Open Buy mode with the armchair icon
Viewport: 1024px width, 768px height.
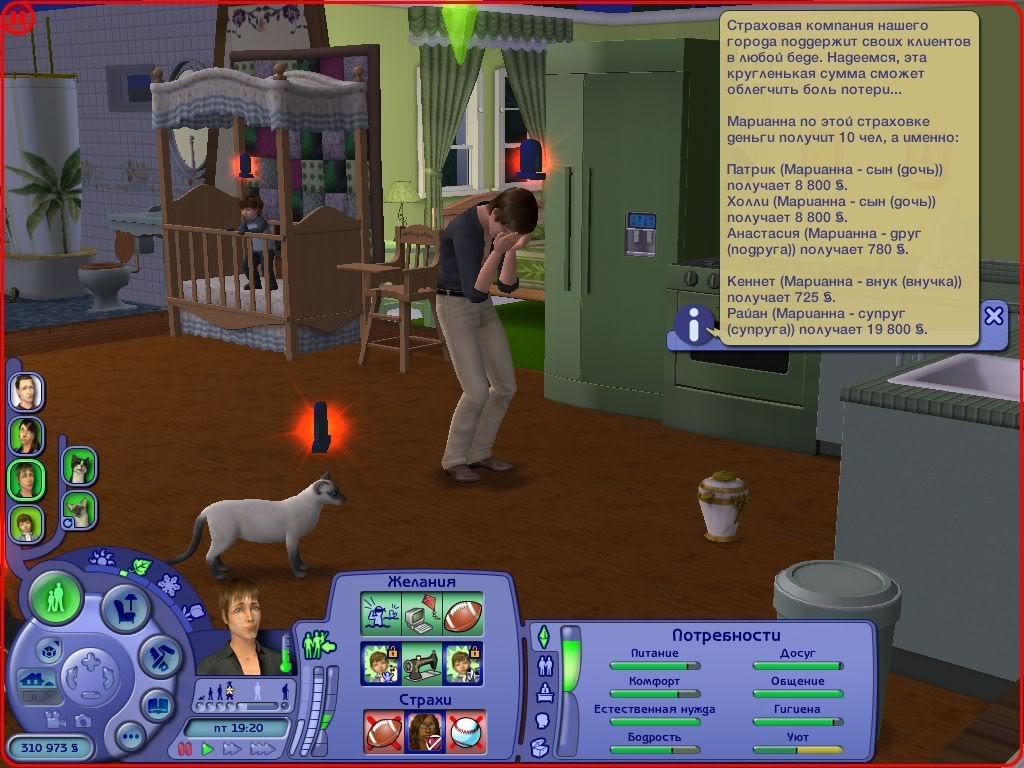tap(126, 607)
